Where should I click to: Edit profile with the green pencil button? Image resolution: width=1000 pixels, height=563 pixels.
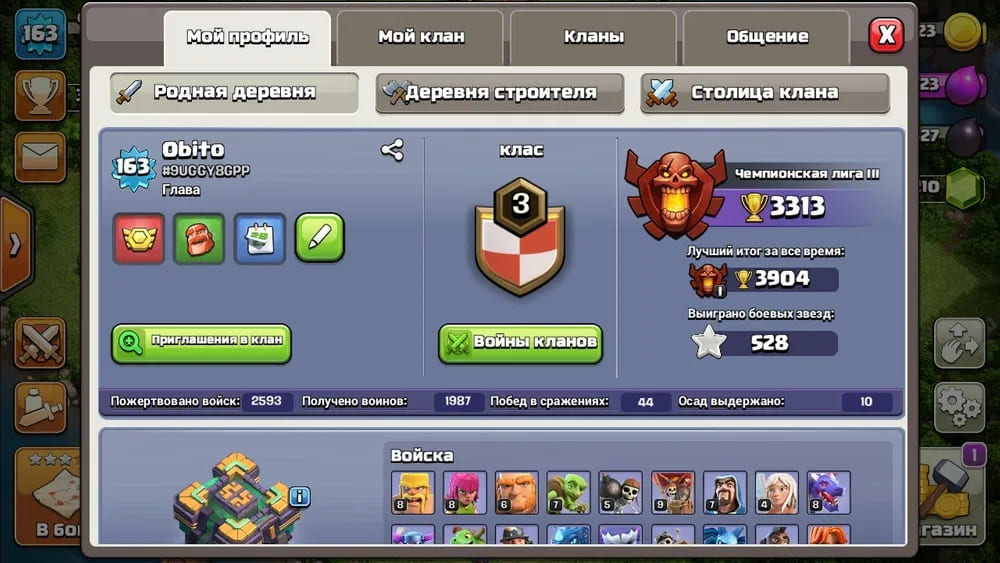(320, 238)
